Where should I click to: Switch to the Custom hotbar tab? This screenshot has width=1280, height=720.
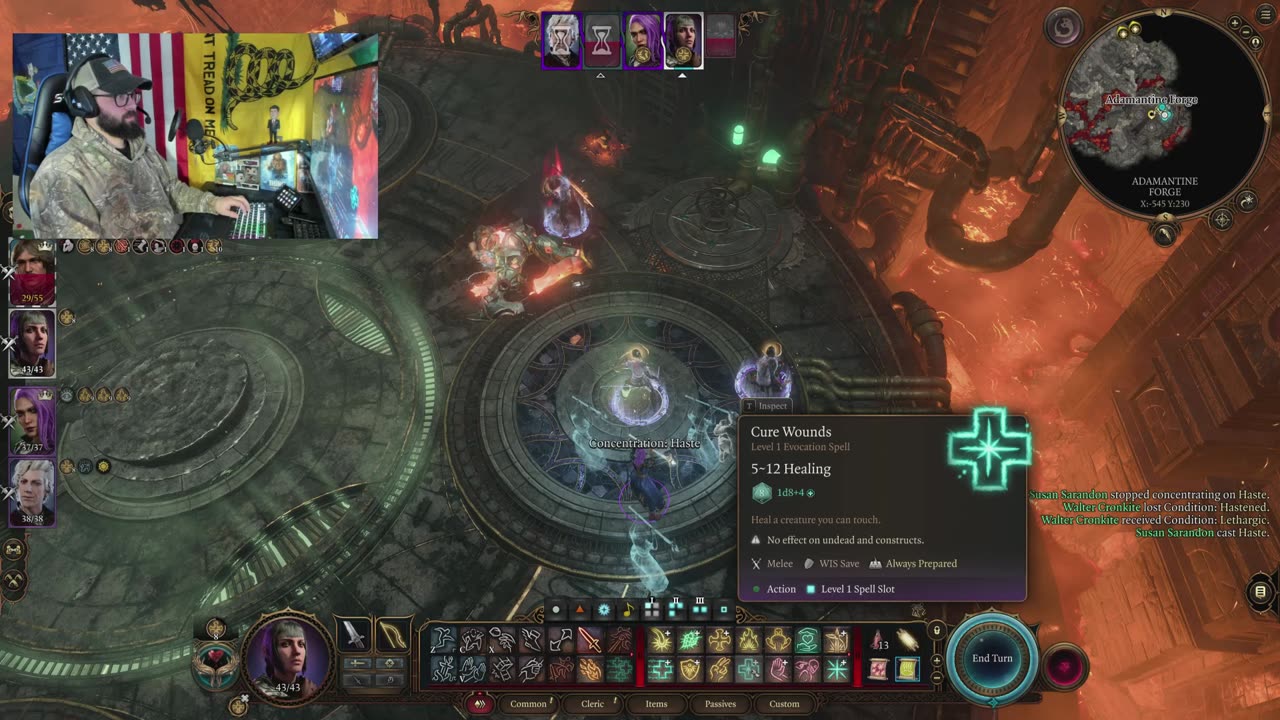point(784,704)
